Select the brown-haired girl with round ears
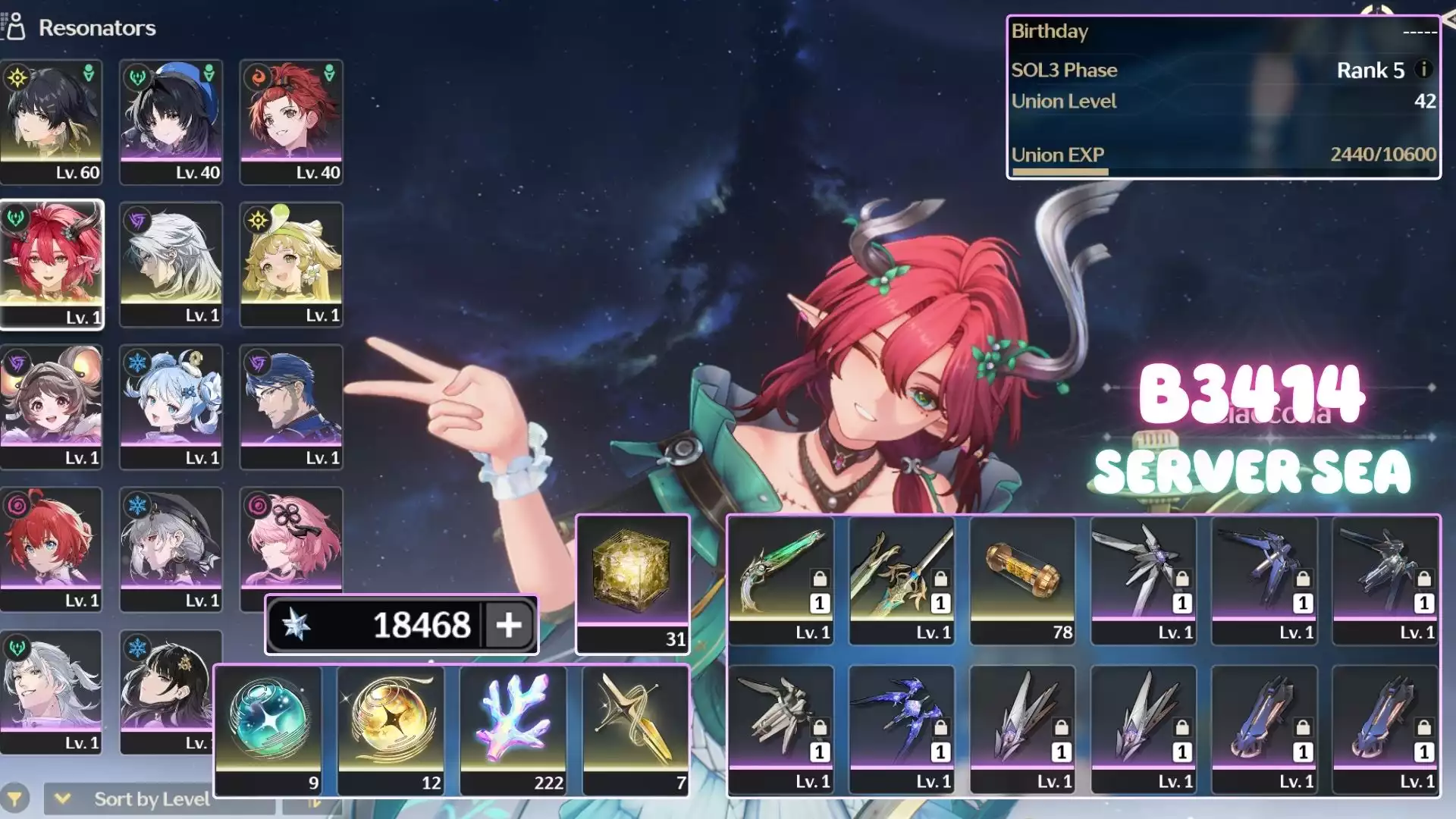Image resolution: width=1456 pixels, height=819 pixels. click(52, 406)
